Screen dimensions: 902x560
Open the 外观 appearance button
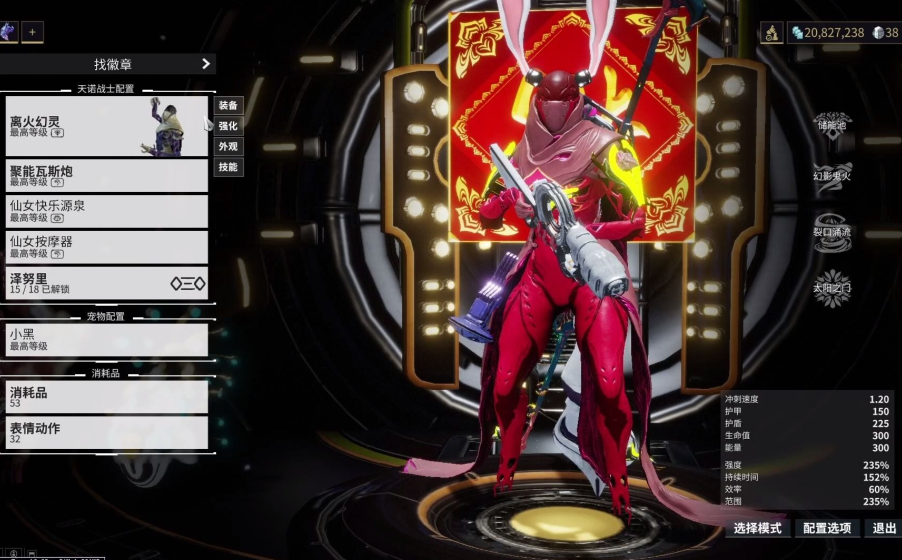coord(228,146)
